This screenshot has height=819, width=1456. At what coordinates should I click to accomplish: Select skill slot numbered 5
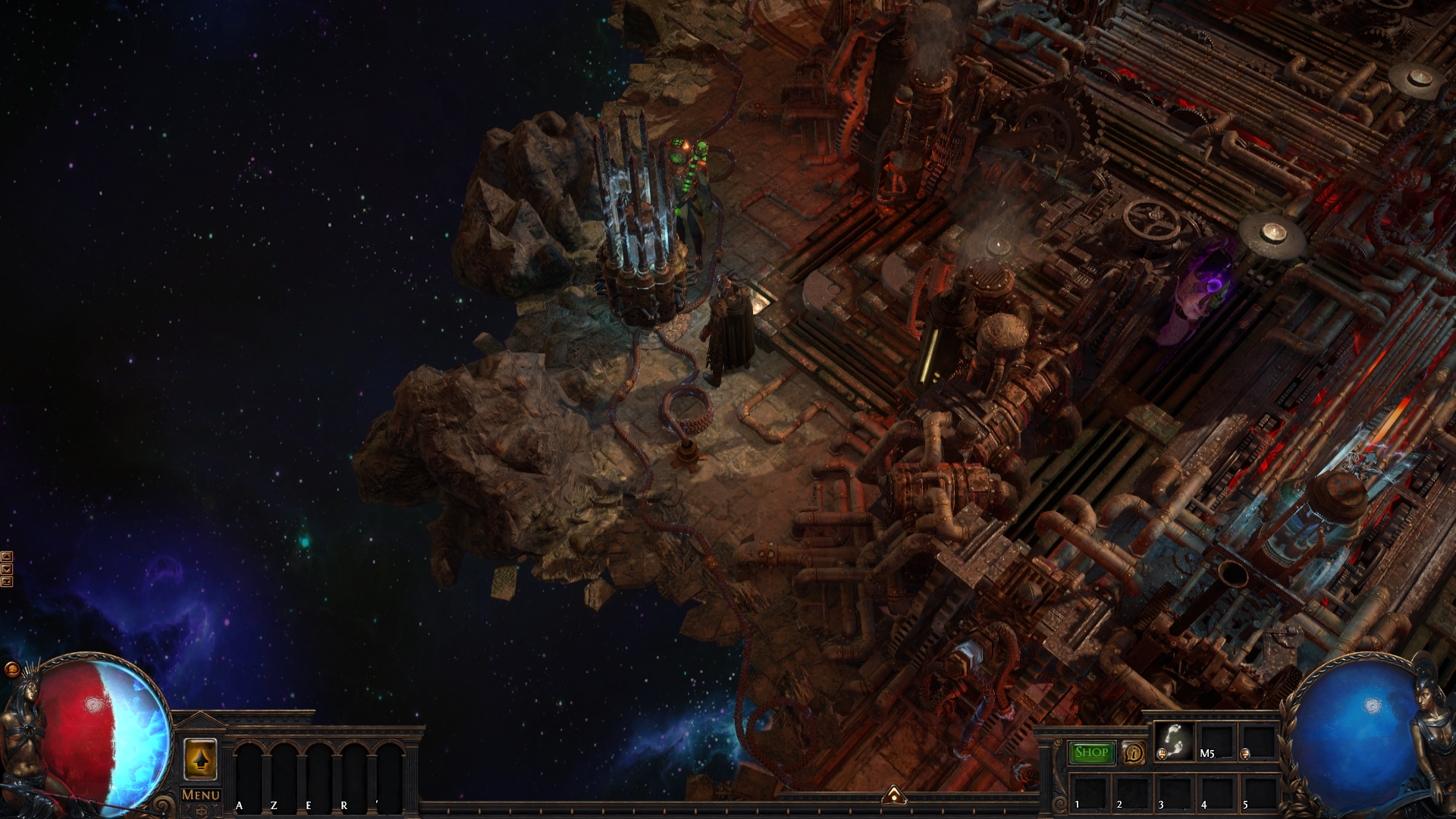(x=1258, y=793)
